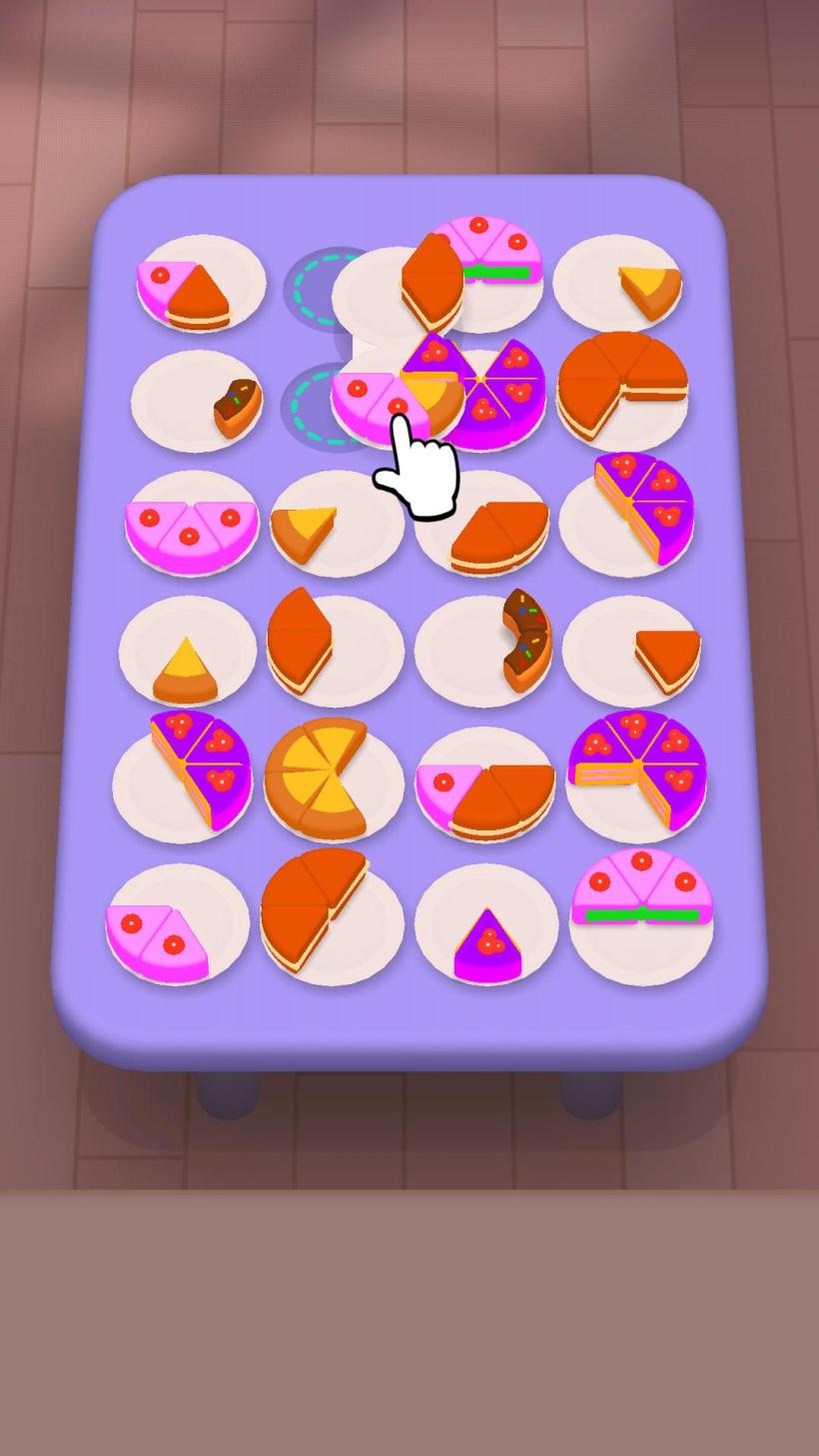Select the plate holding only one orange slice
The height and width of the screenshot is (1456, 819).
pos(633,653)
